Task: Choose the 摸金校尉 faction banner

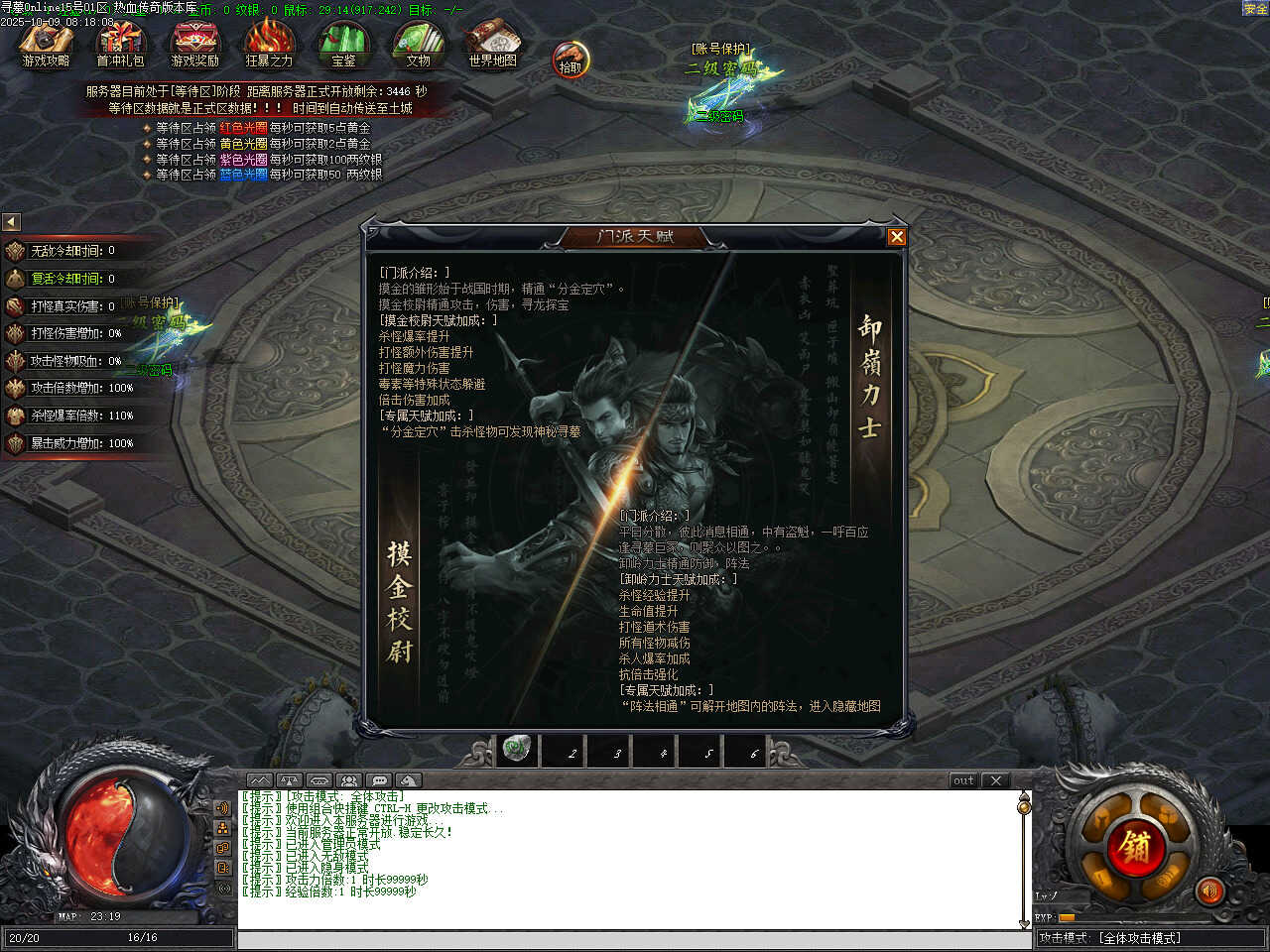Action: (399, 600)
